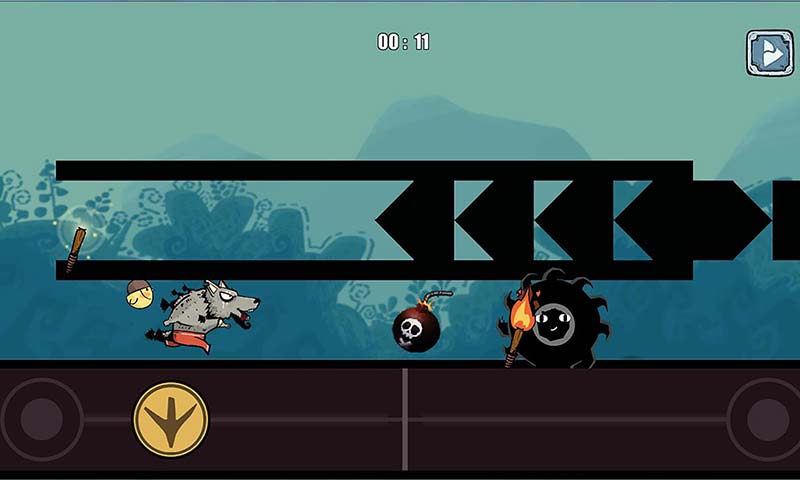Click the play arrow button in the corner
800x480 pixels.
pyautogui.click(x=769, y=53)
